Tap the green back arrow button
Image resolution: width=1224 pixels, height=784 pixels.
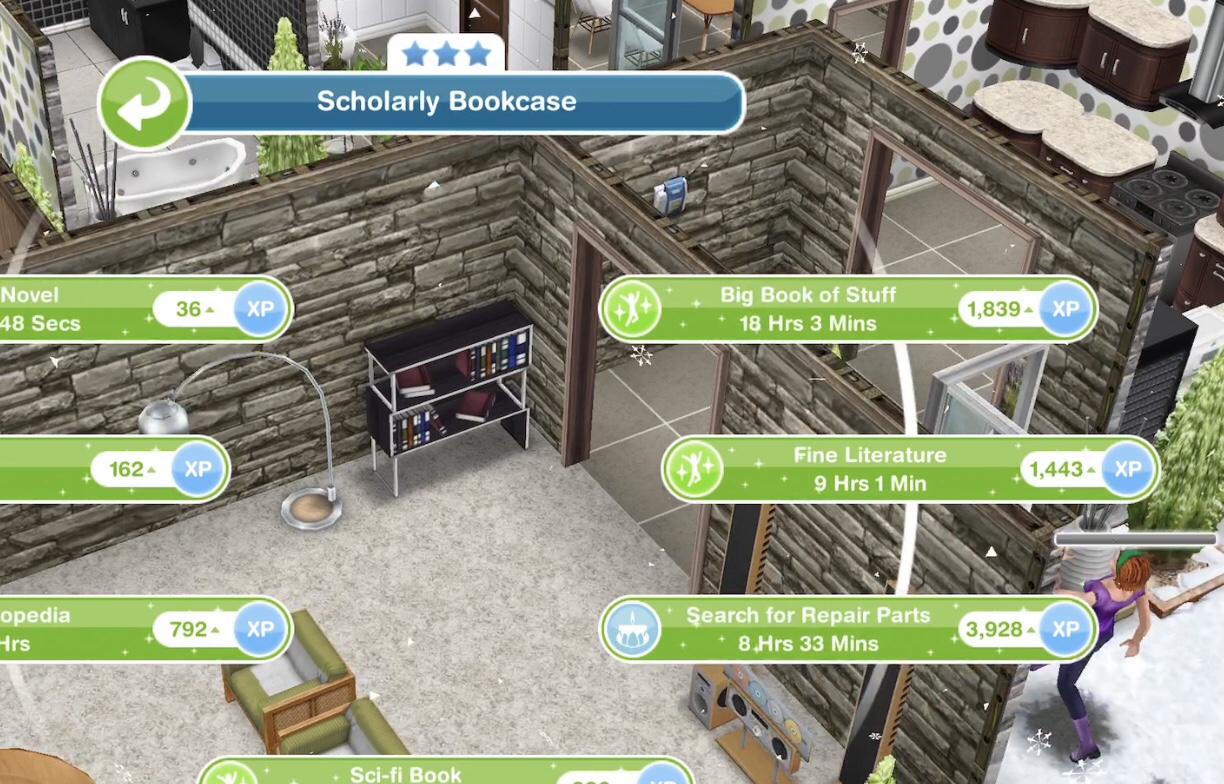click(144, 104)
